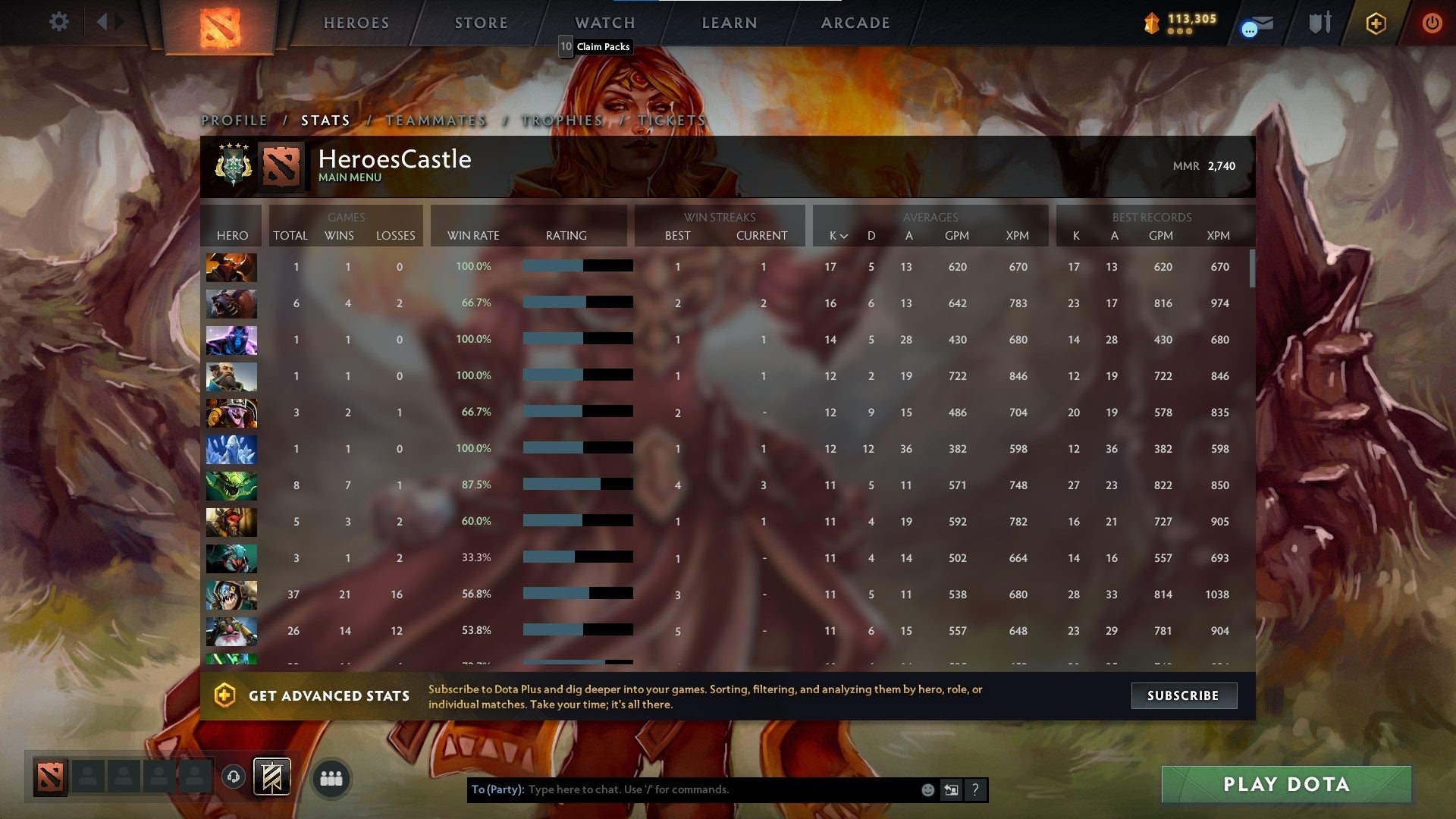Switch to the Teammates tab
1456x819 pixels.
[x=435, y=120]
